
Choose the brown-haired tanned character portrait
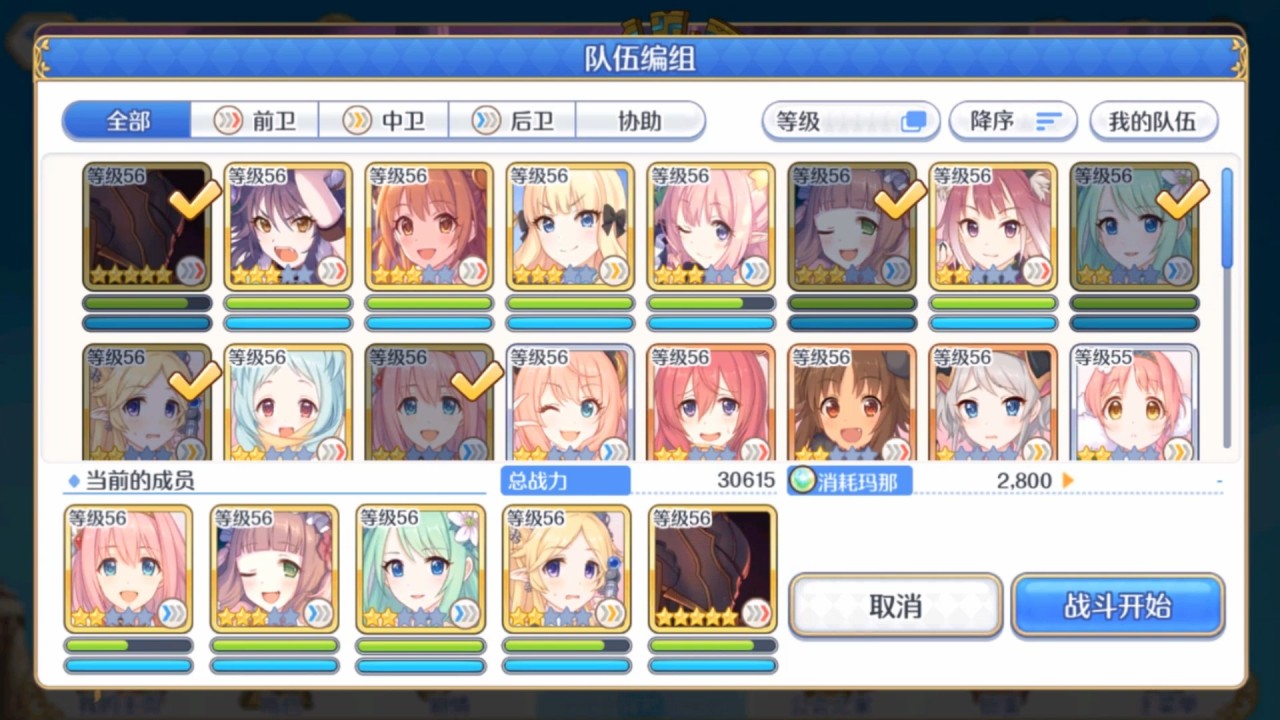tap(851, 404)
